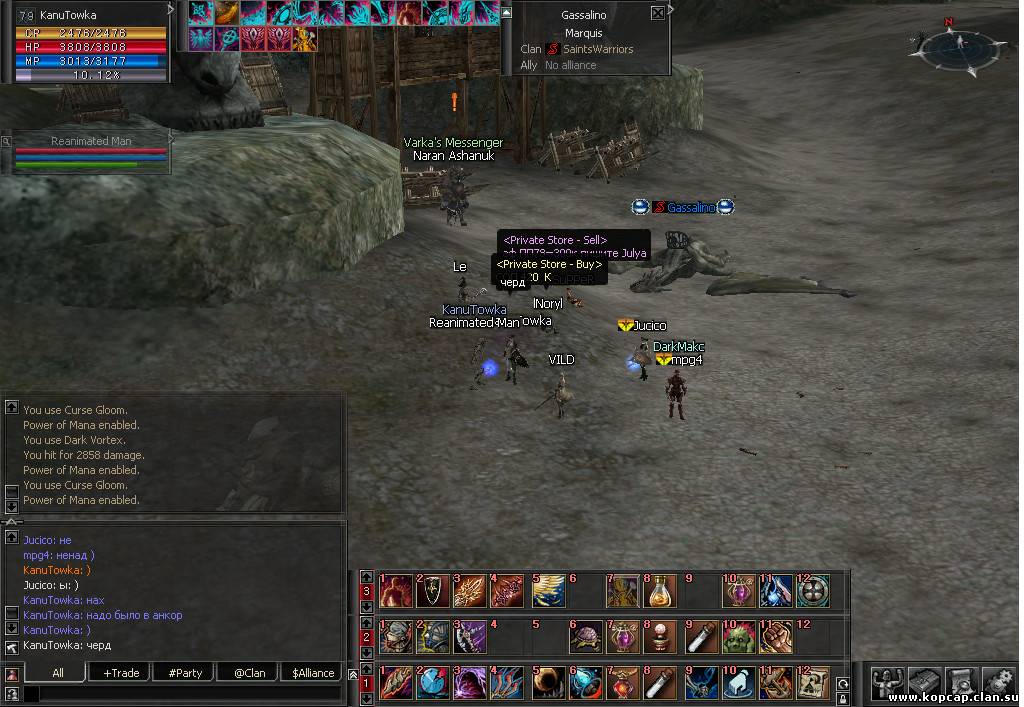The image size is (1024, 707).
Task: Switch to the +Trade chat tab
Action: pos(121,673)
